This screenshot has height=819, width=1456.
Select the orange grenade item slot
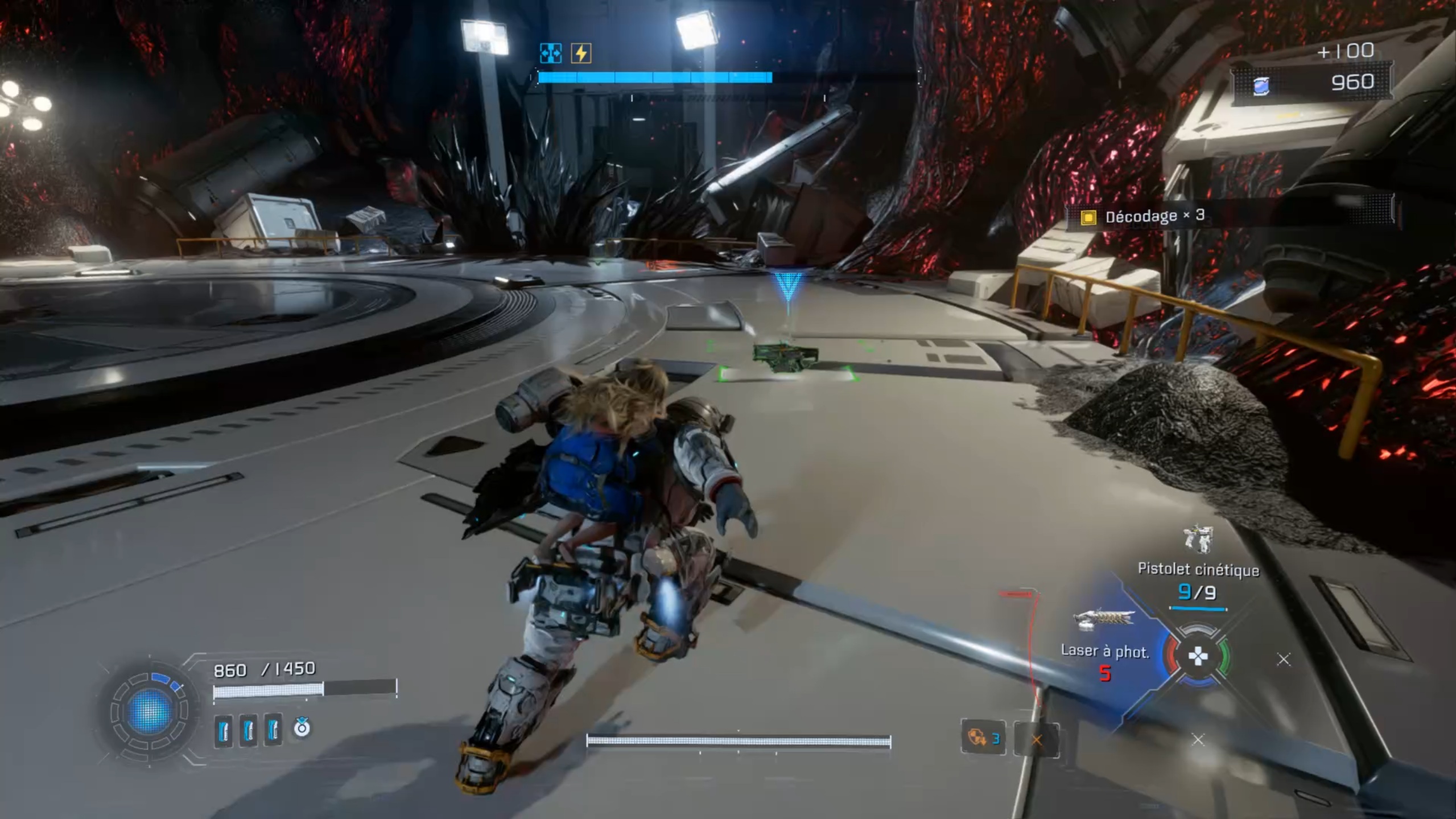983,738
